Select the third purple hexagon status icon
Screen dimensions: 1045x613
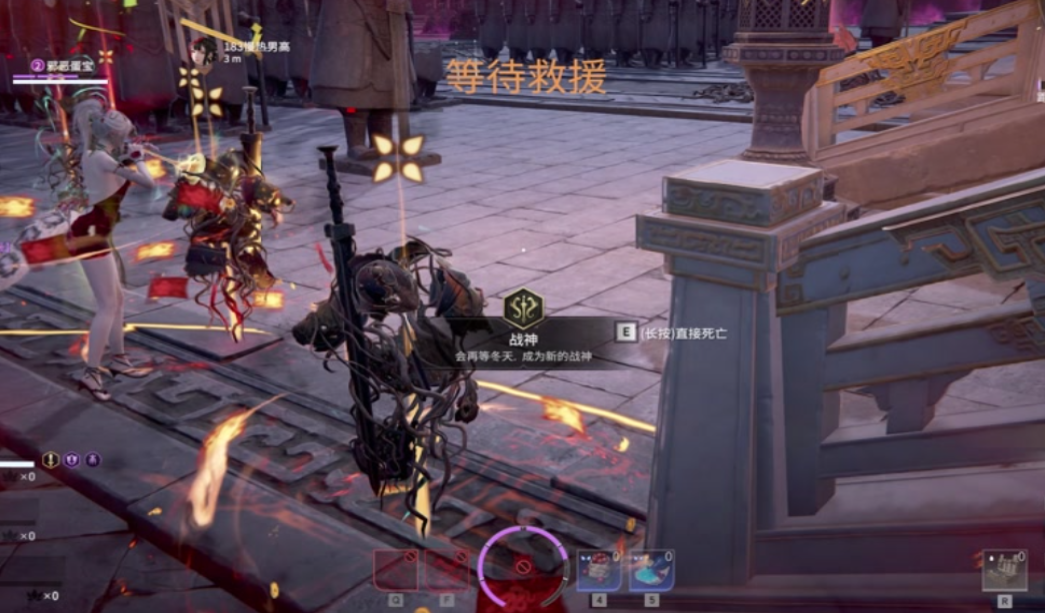(x=92, y=460)
